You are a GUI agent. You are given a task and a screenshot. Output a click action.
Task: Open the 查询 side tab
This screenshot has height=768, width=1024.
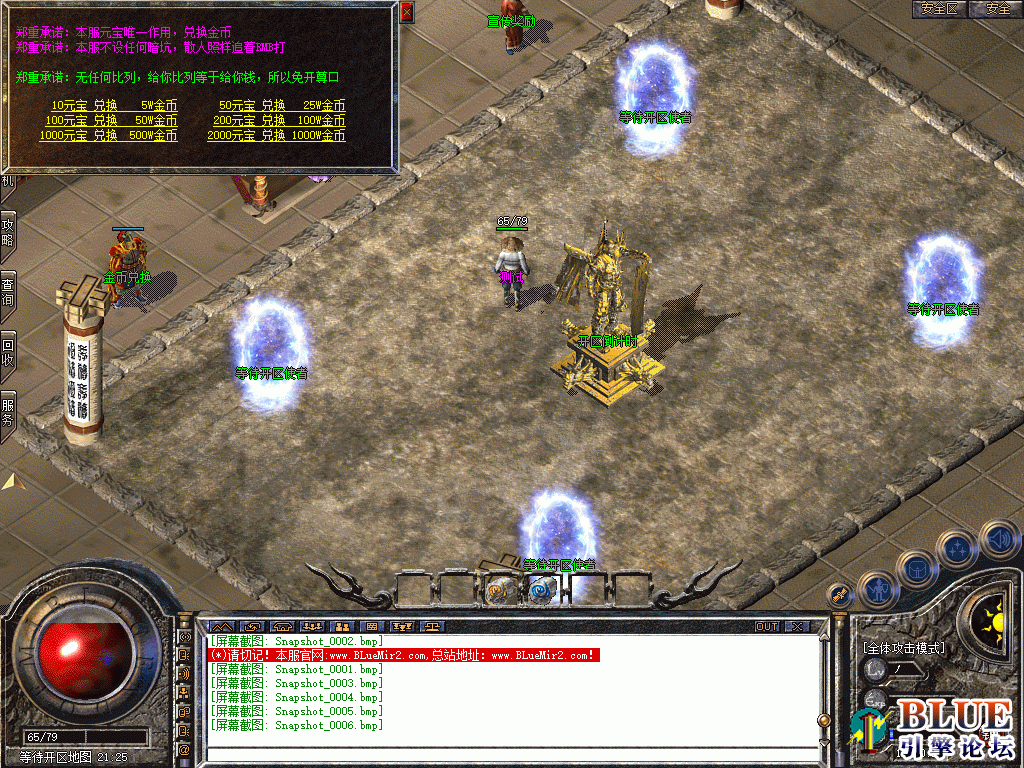click(7, 290)
